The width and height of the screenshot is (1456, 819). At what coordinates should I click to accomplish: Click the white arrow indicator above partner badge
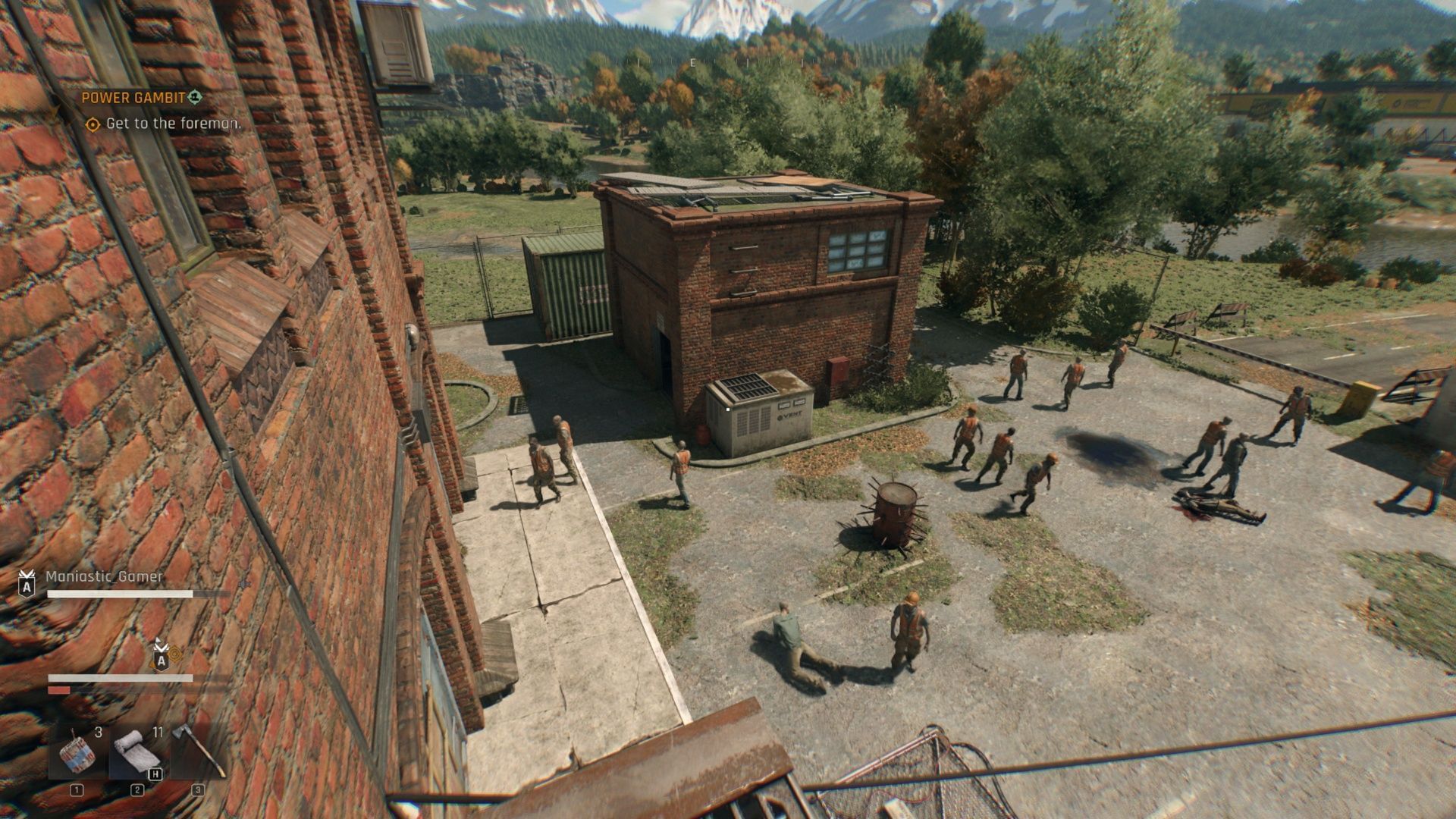point(157,641)
